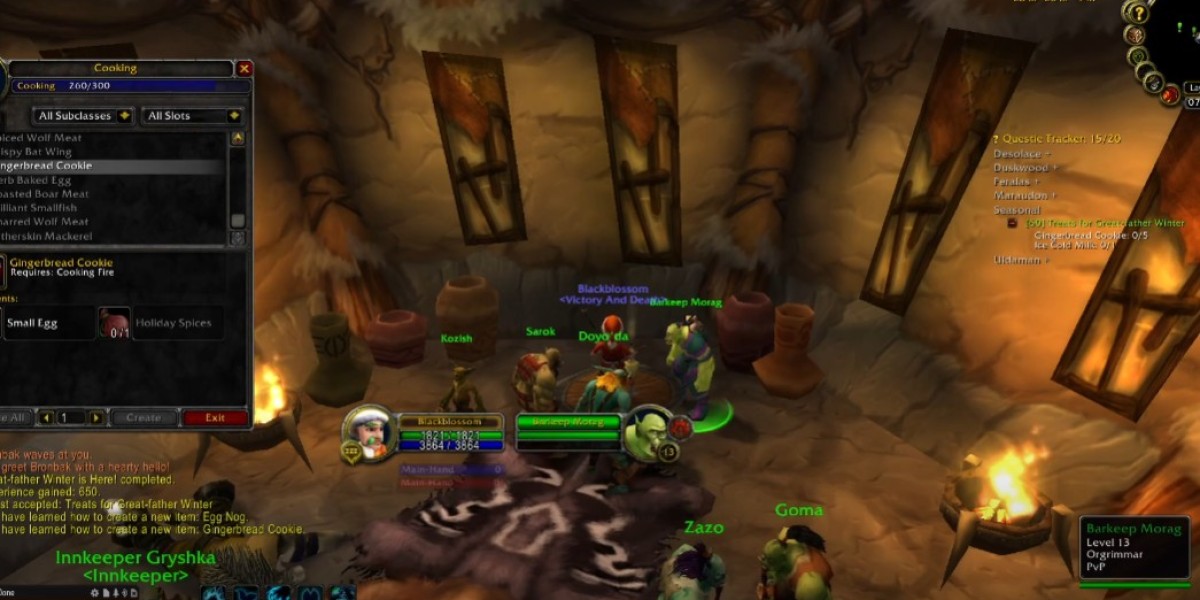Exit the Cooking panel

click(215, 418)
